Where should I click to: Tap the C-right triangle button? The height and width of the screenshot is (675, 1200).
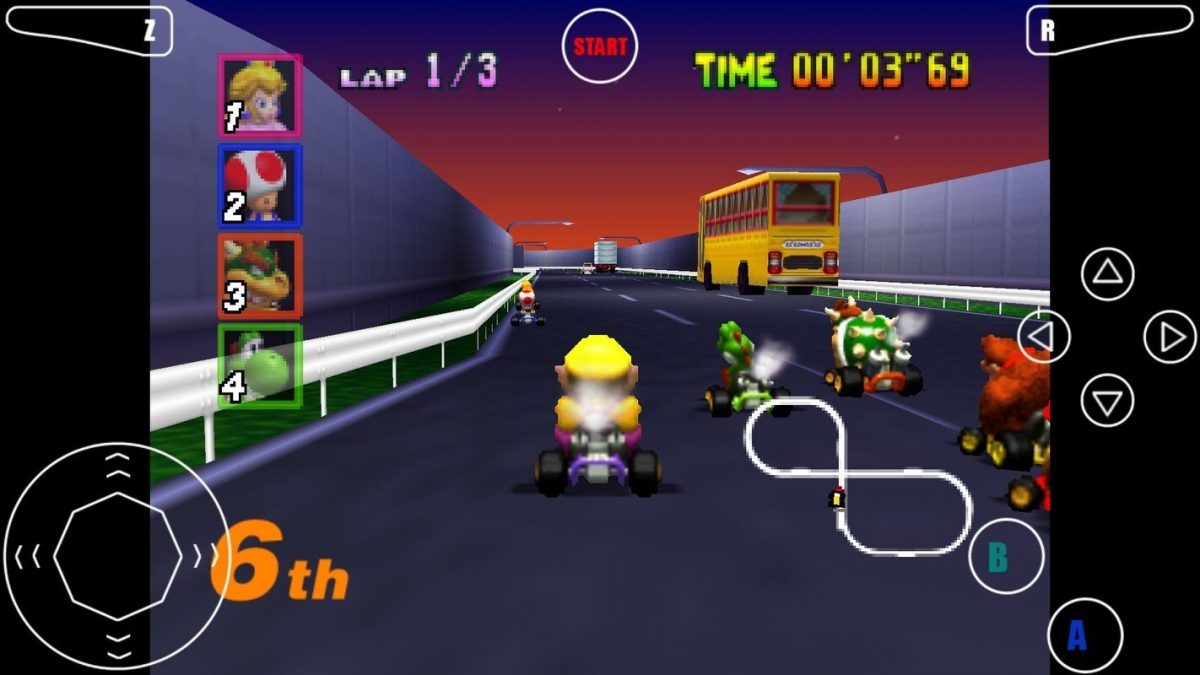pyautogui.click(x=1169, y=337)
